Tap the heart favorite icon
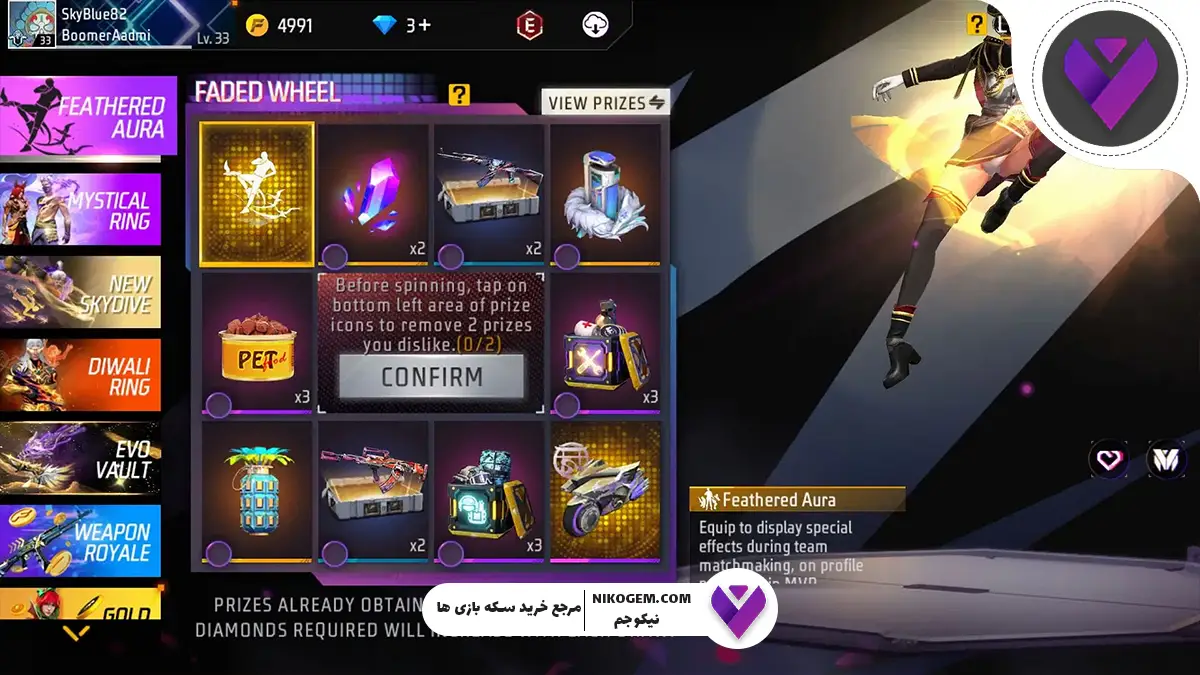This screenshot has height=675, width=1200. pyautogui.click(x=1108, y=460)
